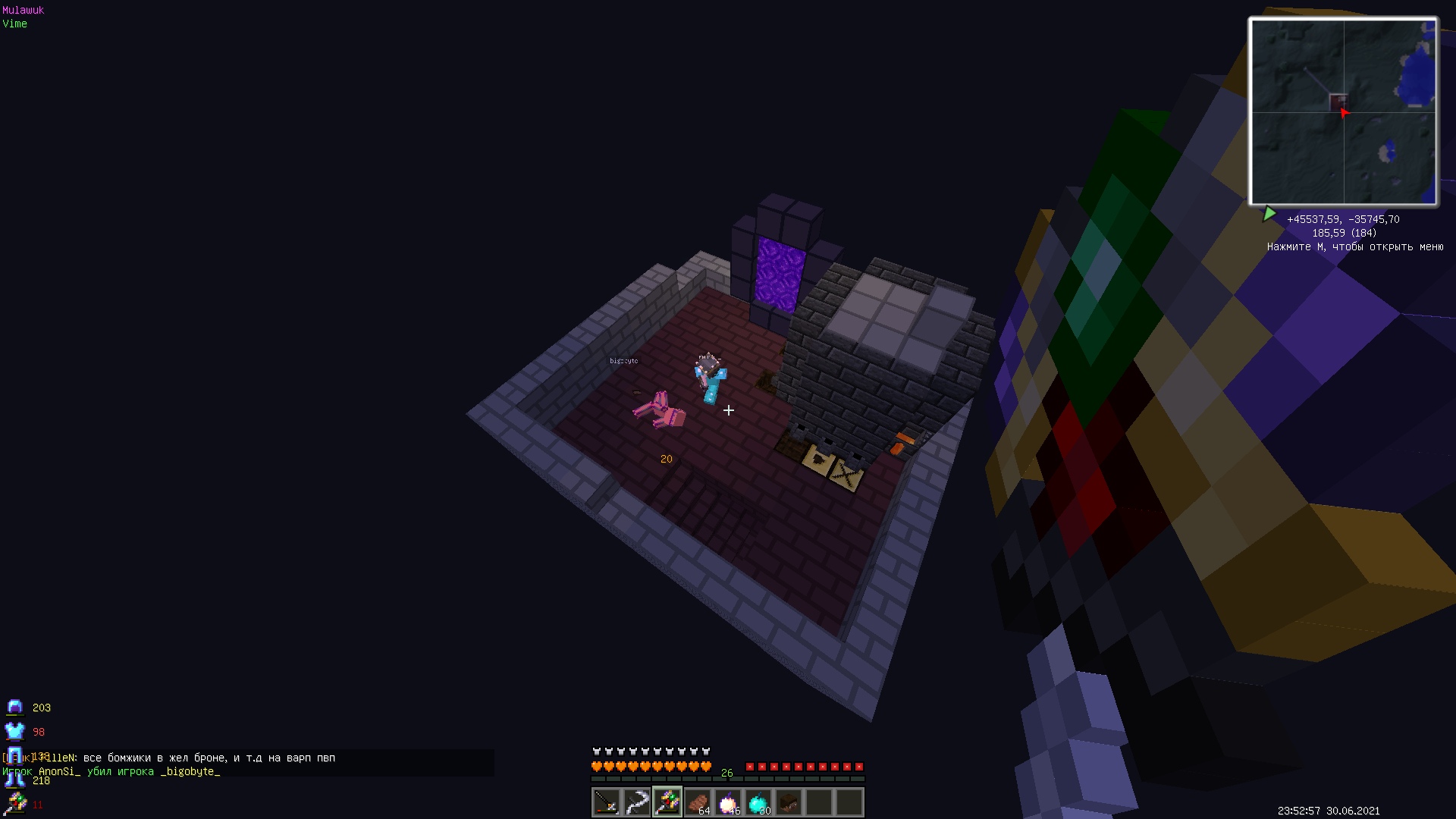
Task: Select the fishing rod in the first hotbar slot
Action: click(605, 802)
